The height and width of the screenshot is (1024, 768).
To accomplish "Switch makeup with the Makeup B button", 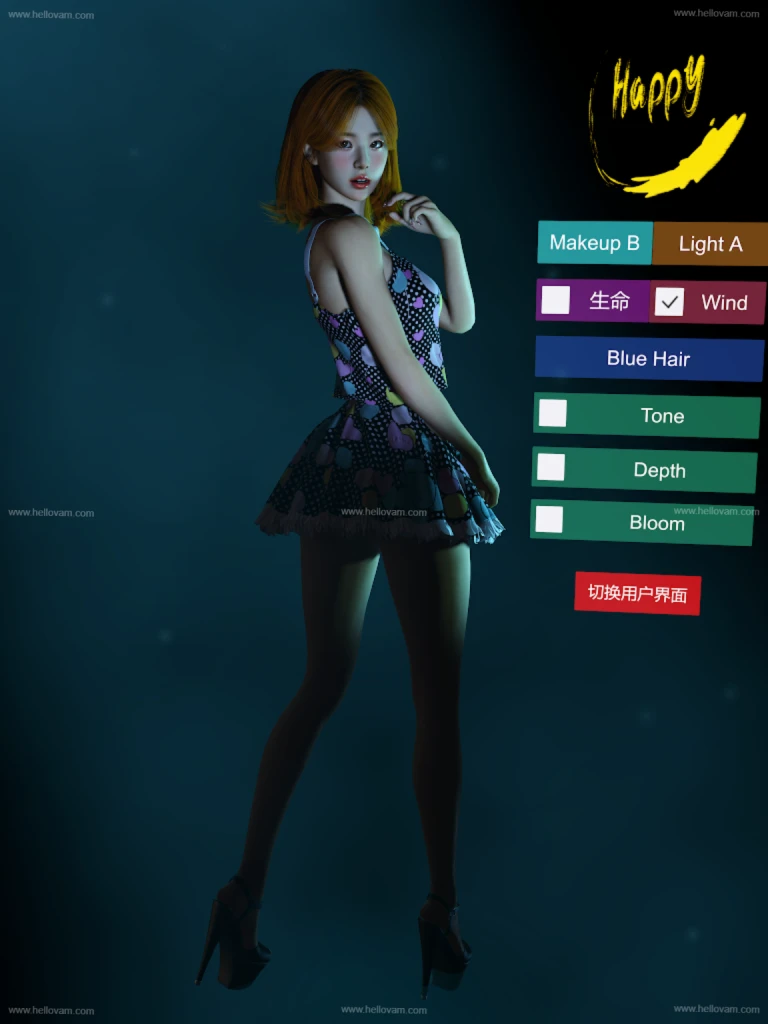I will point(594,243).
